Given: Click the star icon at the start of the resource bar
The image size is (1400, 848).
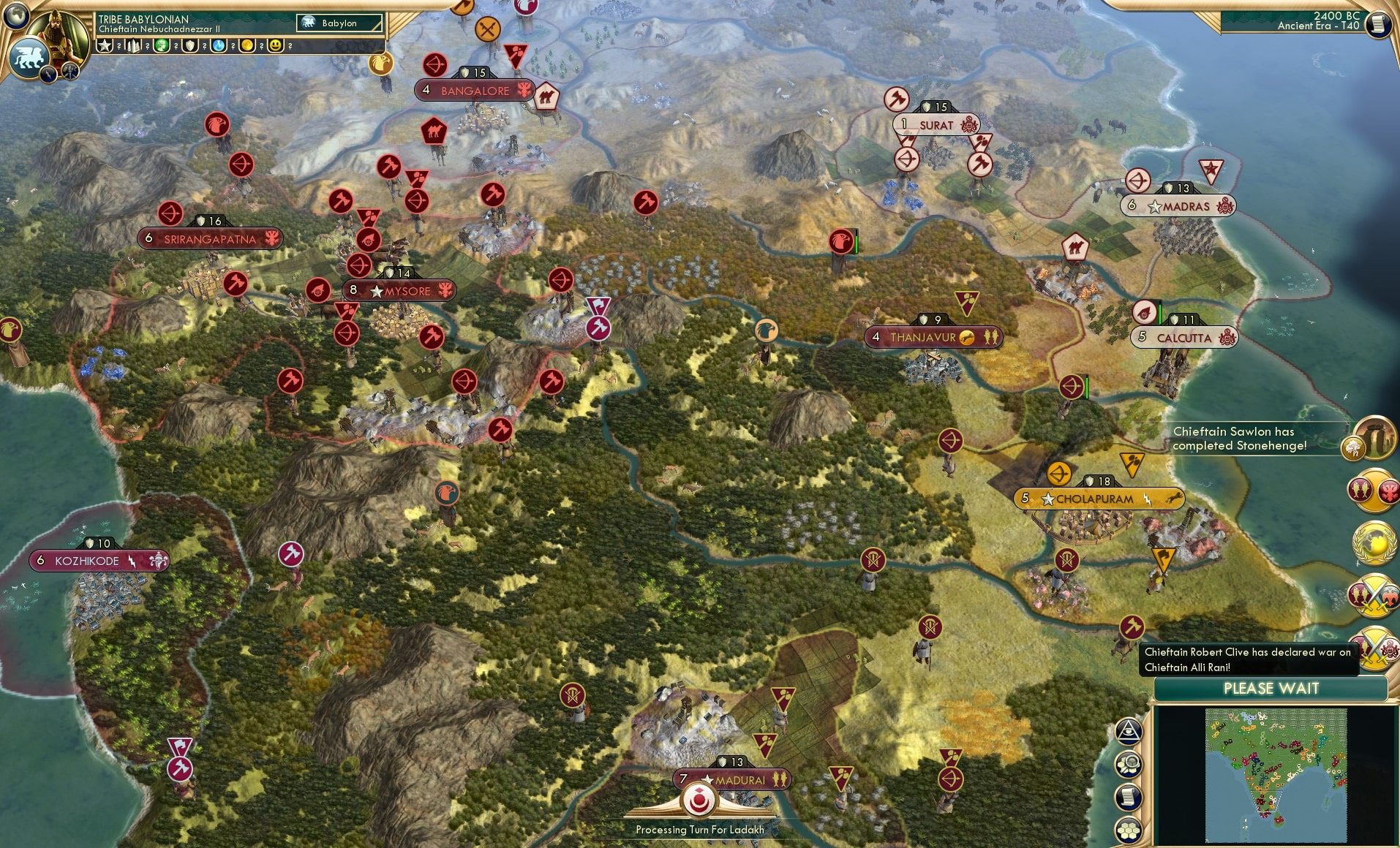Looking at the screenshot, I should (105, 45).
